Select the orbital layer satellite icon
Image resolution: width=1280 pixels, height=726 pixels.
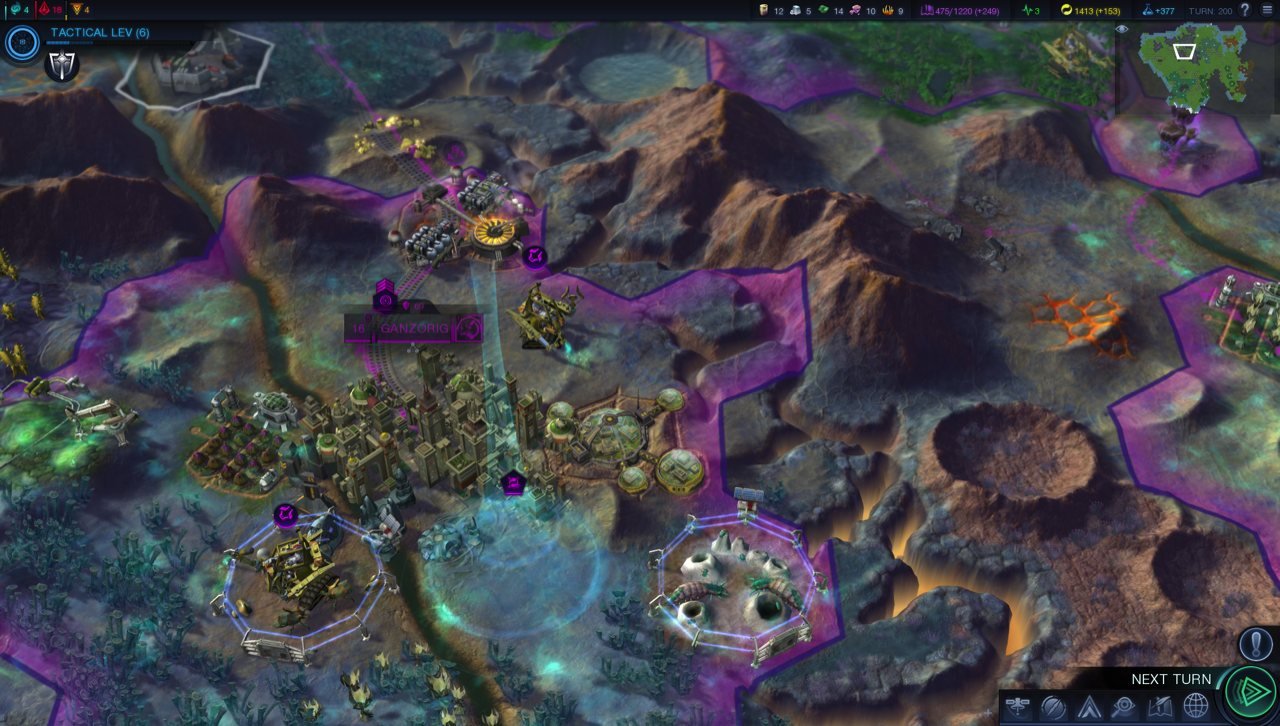[1017, 707]
